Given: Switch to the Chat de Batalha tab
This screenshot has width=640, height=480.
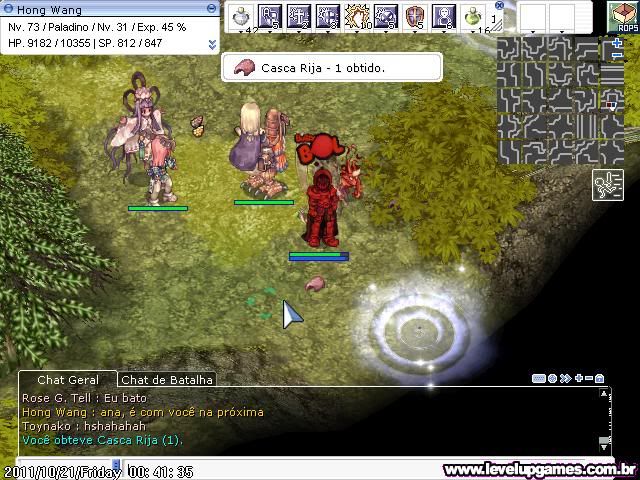Looking at the screenshot, I should pyautogui.click(x=167, y=380).
